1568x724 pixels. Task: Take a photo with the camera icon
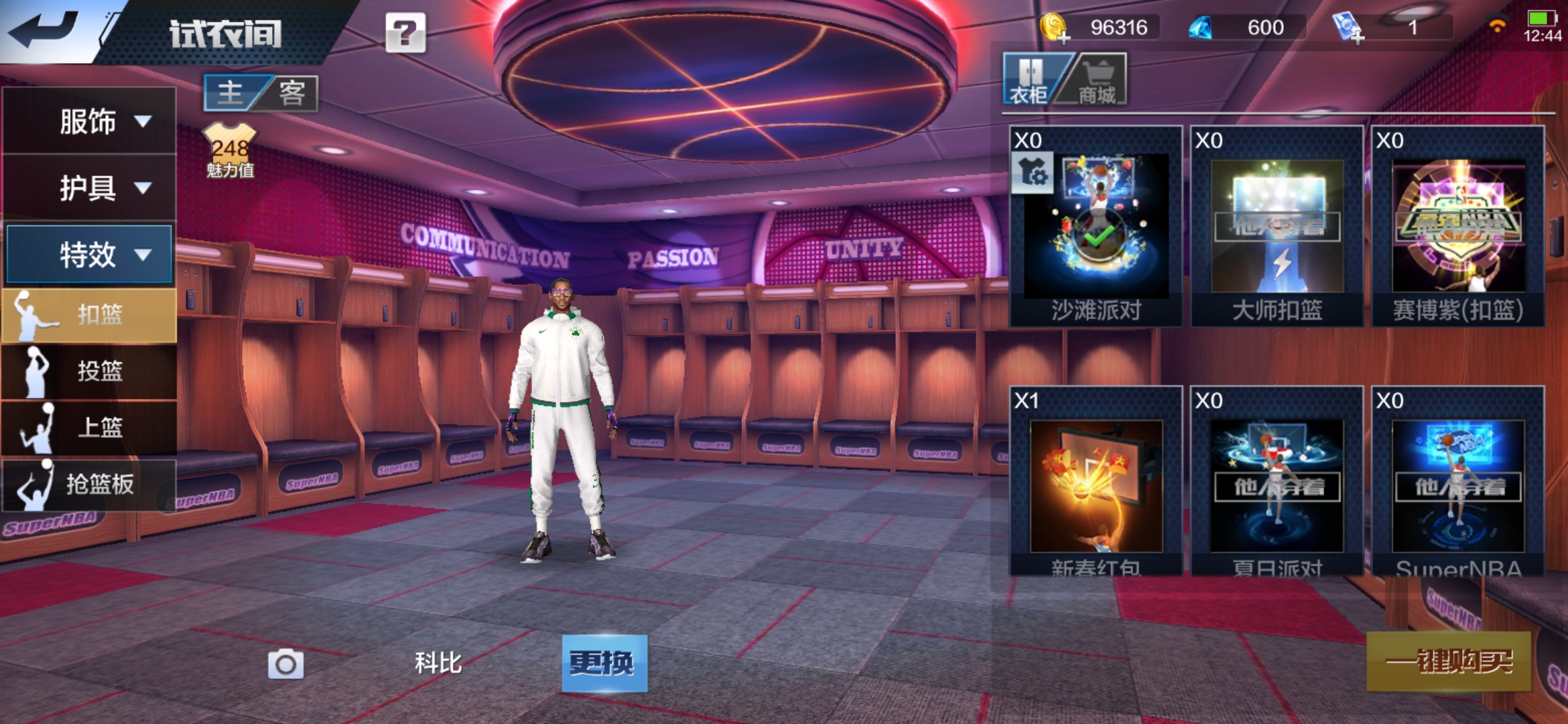pos(286,664)
